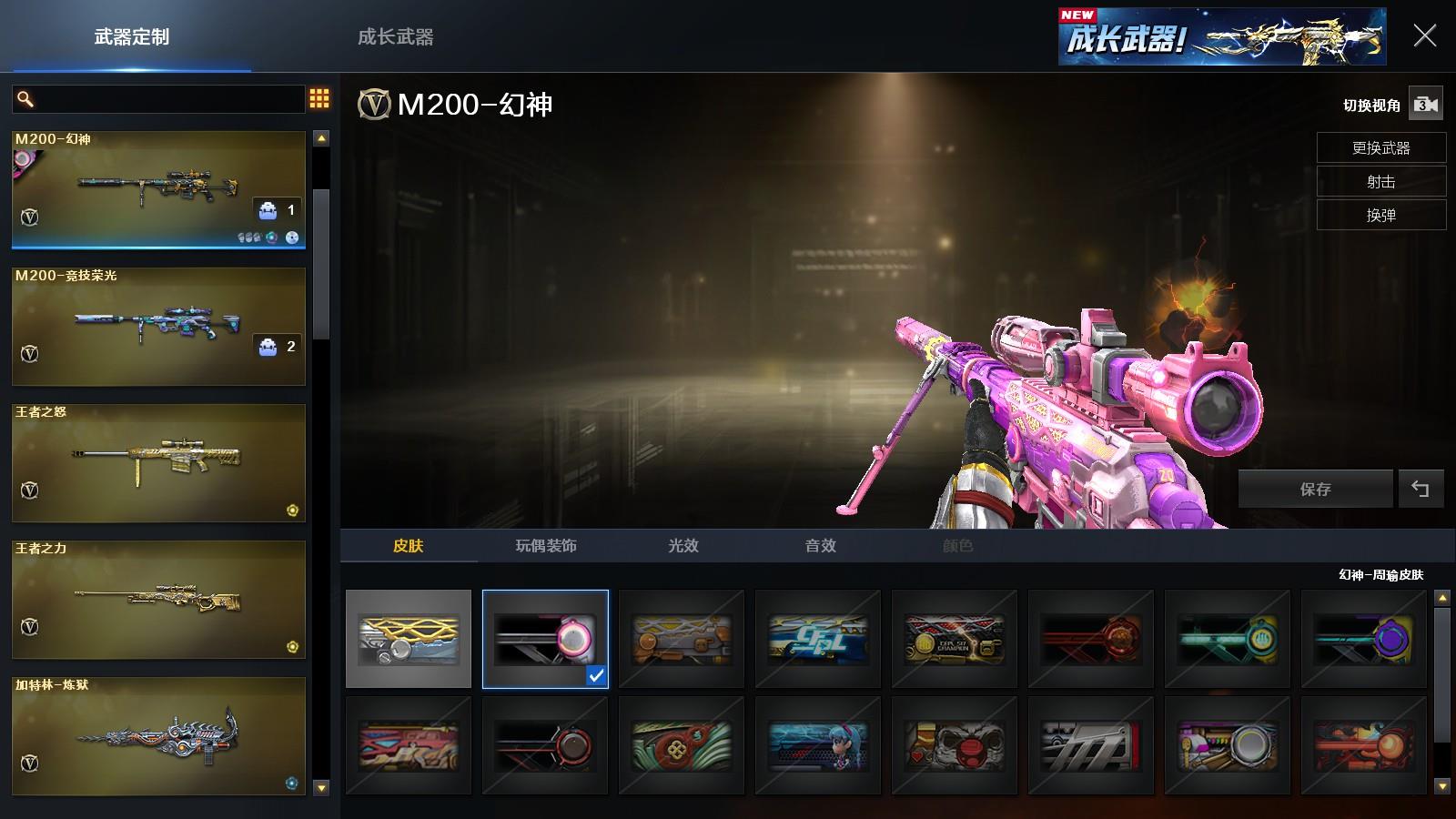Switch to the 光效 tab

pos(683,545)
